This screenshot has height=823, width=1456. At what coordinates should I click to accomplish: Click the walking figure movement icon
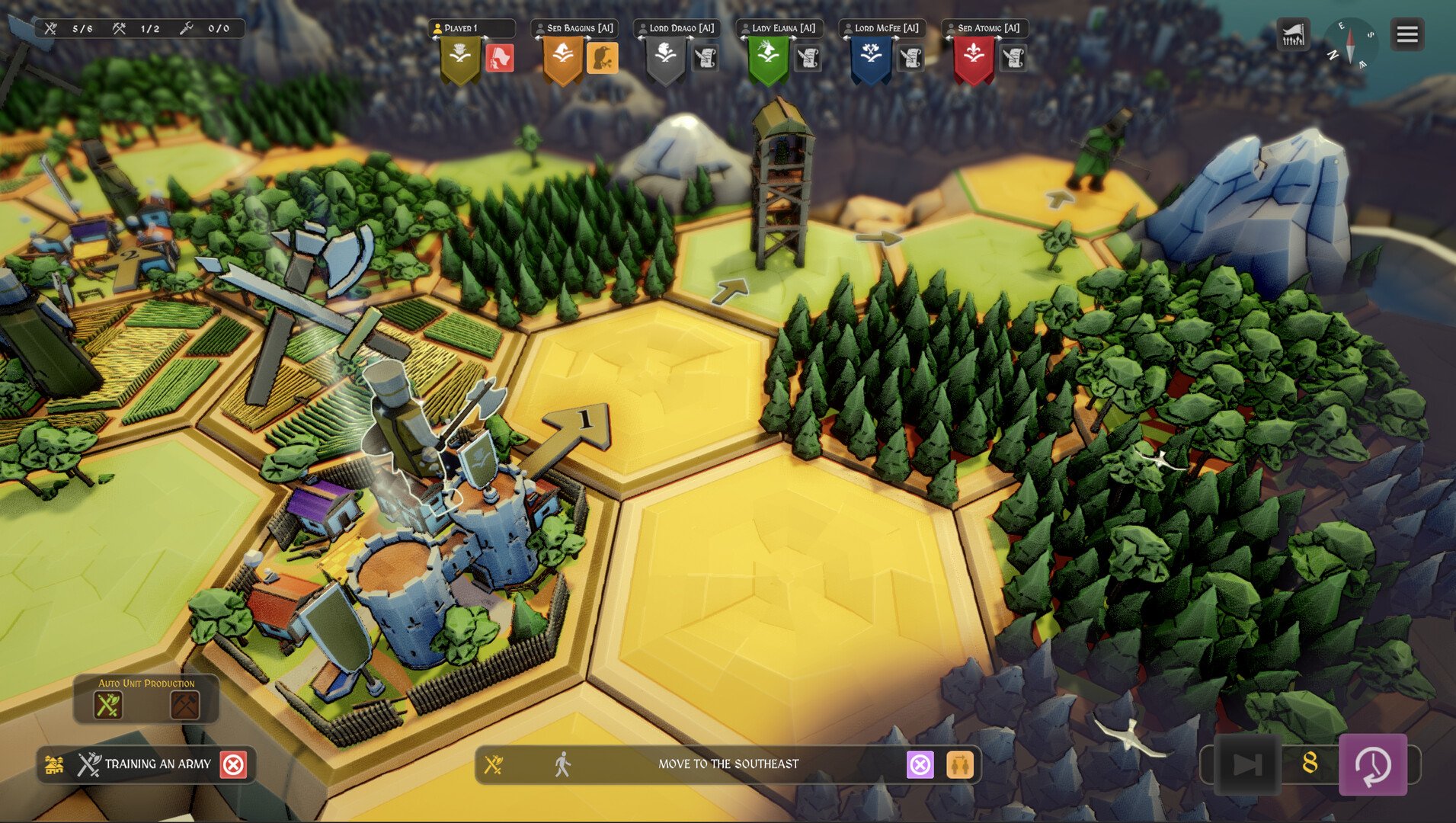562,764
